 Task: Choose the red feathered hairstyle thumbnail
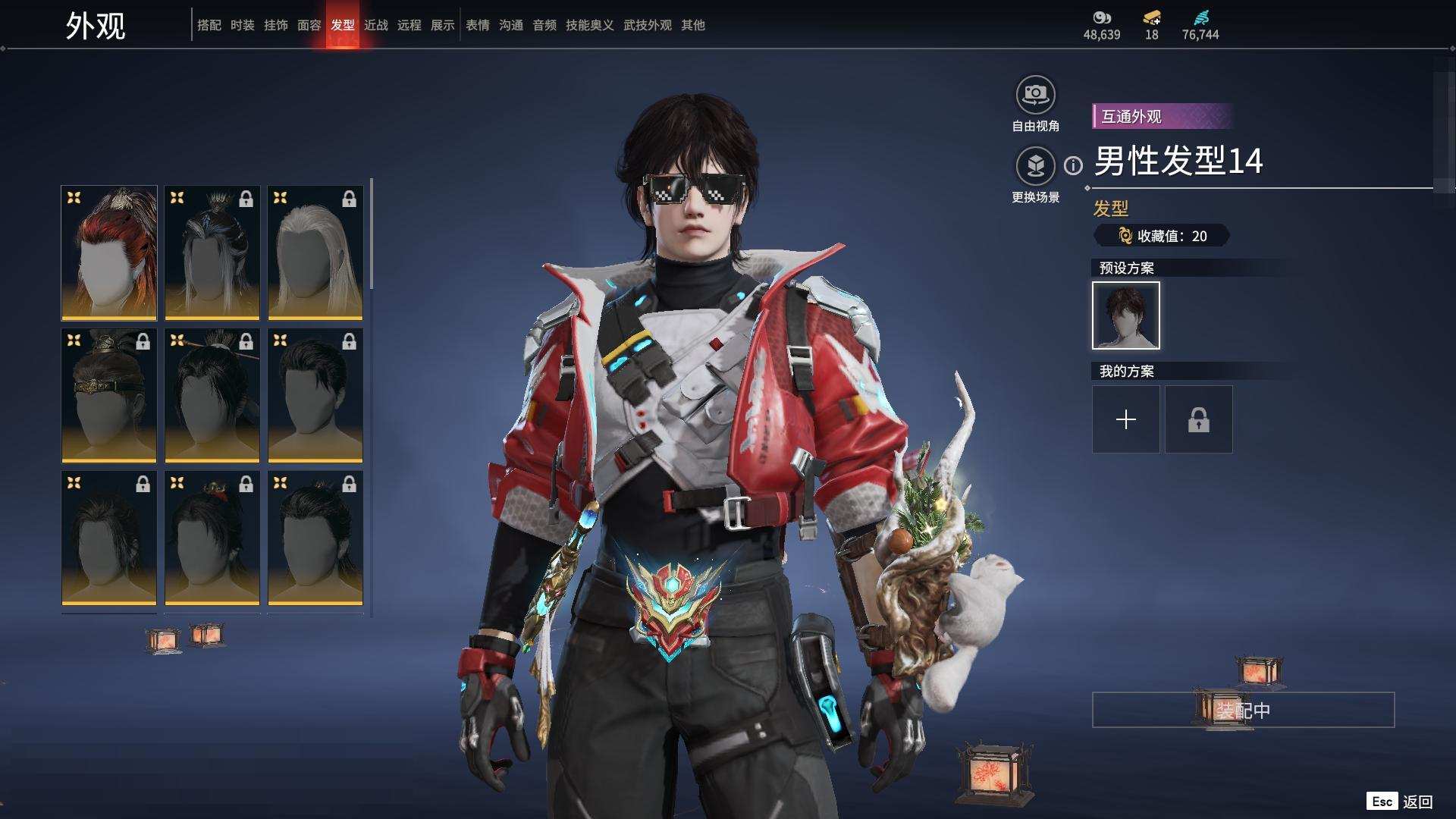(x=109, y=253)
